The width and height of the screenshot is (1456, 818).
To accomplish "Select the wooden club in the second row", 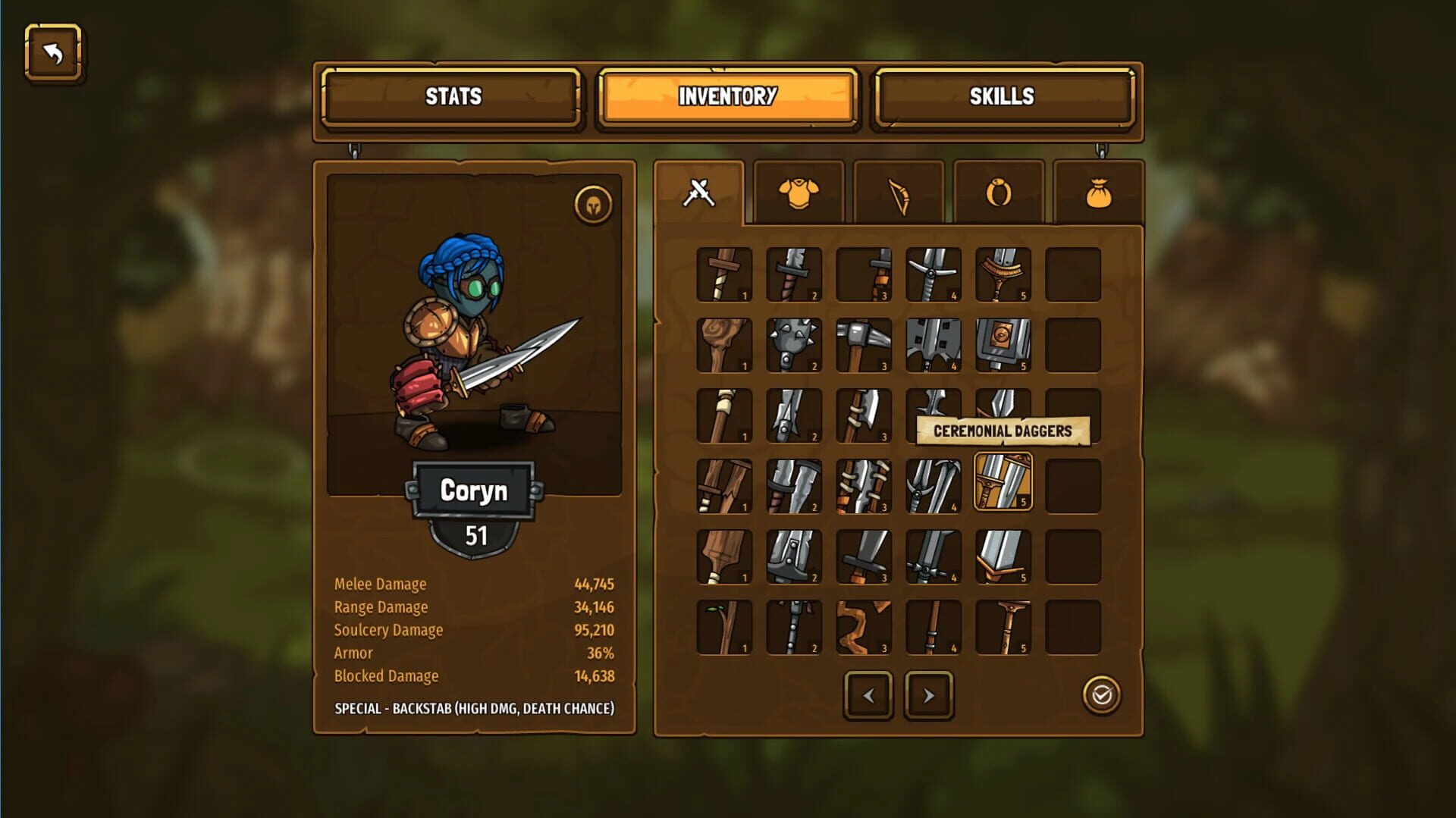I will tap(724, 346).
